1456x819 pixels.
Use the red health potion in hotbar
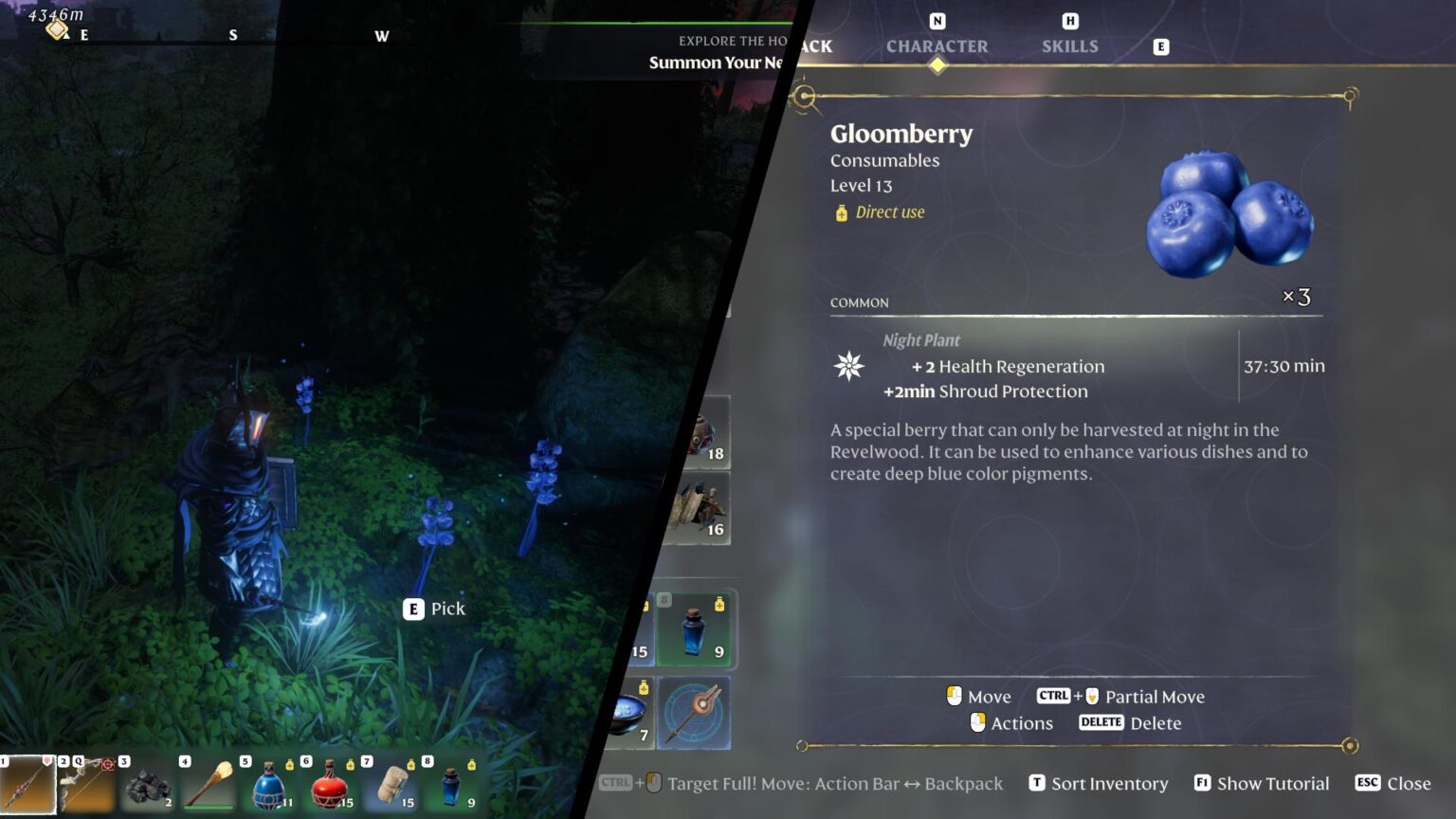(x=330, y=786)
